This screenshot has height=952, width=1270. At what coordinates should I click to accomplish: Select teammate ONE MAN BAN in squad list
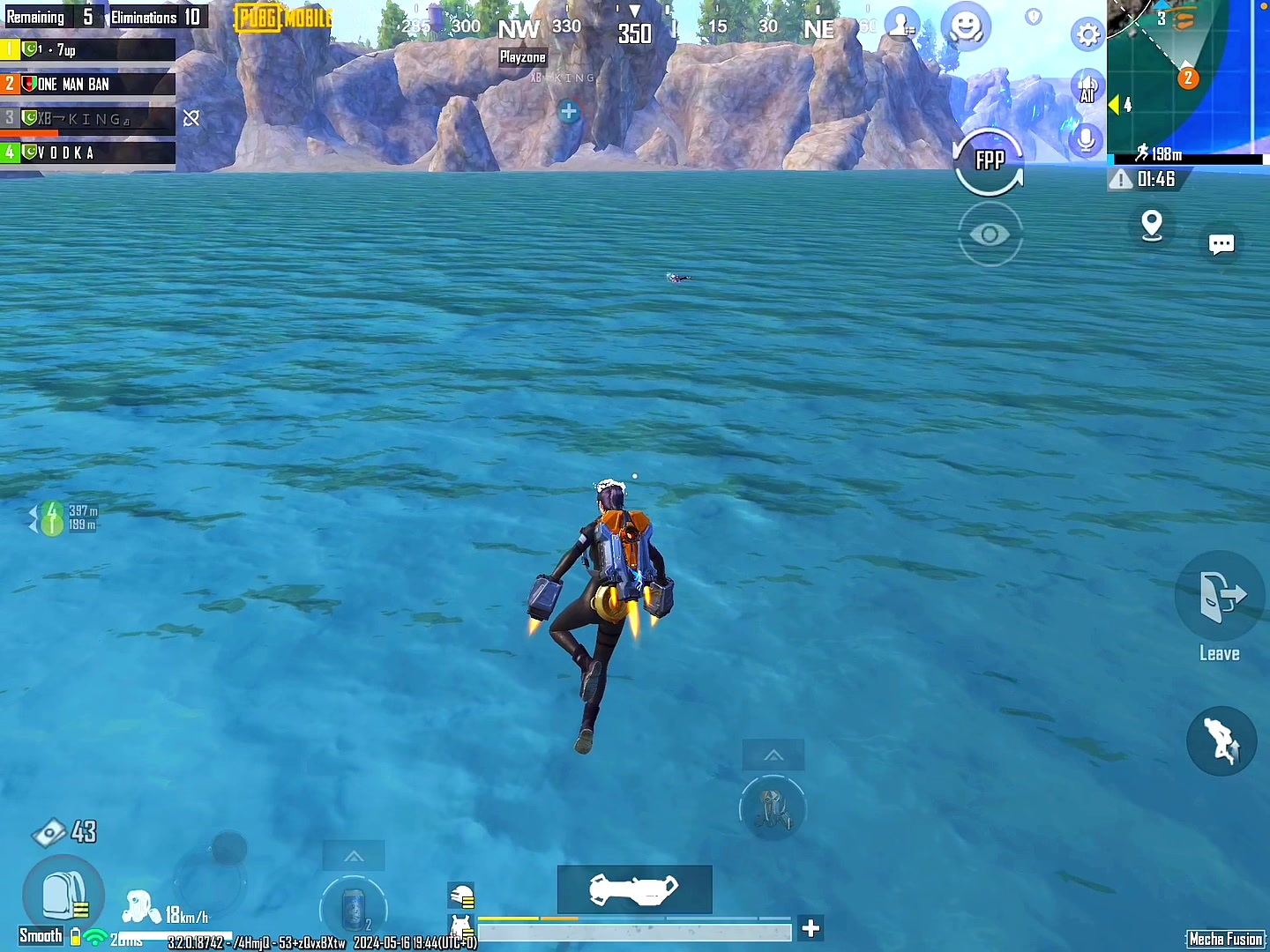(88, 85)
